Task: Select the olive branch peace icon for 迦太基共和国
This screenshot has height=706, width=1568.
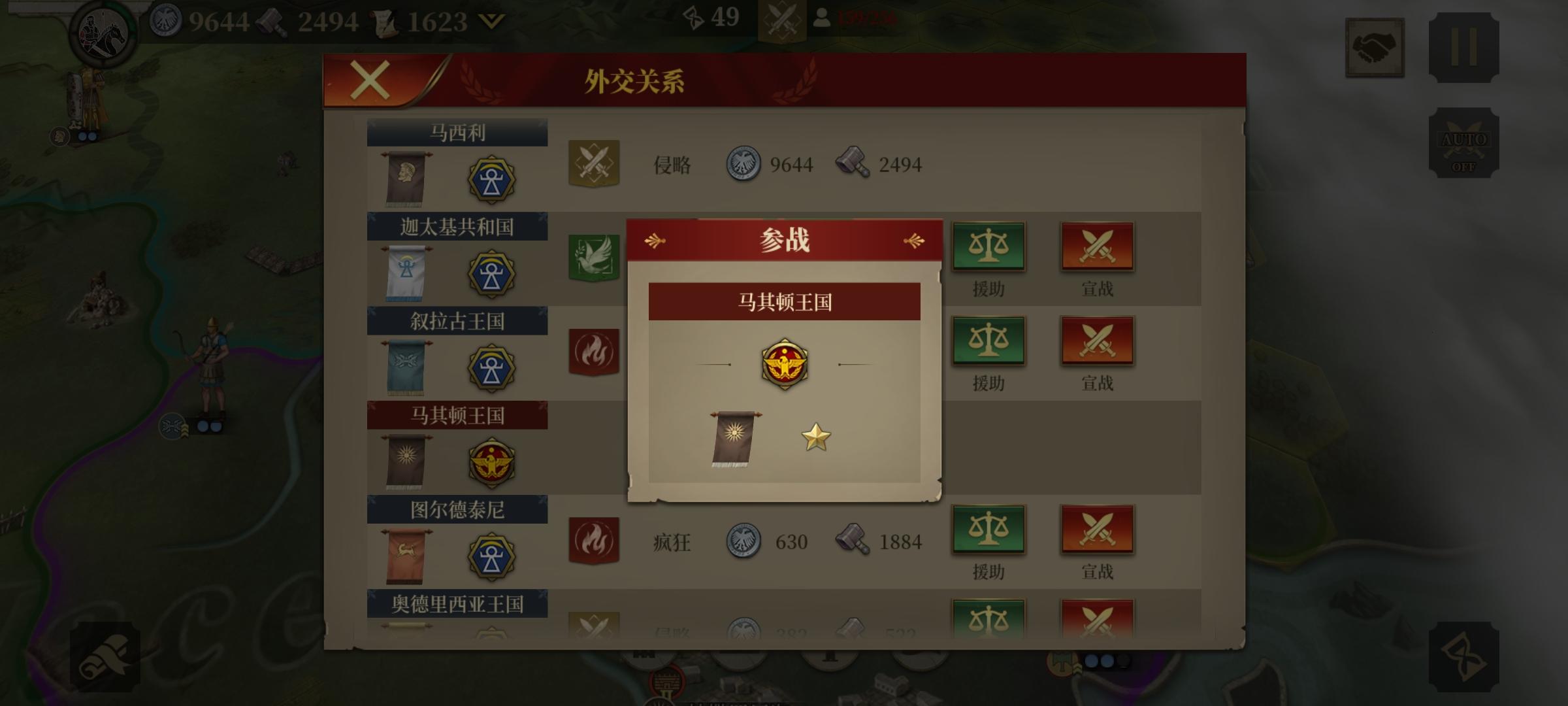Action: coord(593,258)
